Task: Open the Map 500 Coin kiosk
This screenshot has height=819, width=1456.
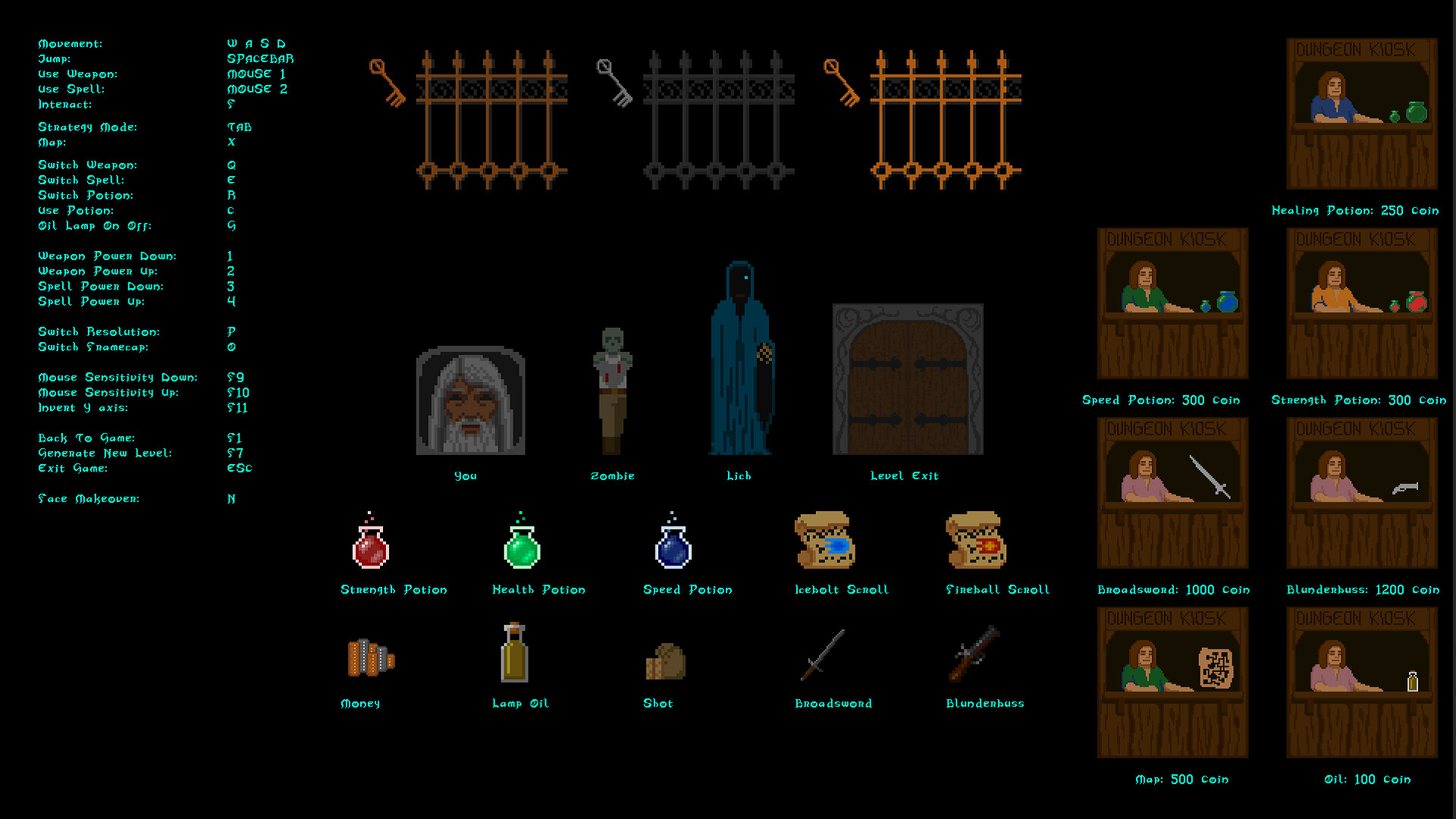Action: (x=1172, y=681)
